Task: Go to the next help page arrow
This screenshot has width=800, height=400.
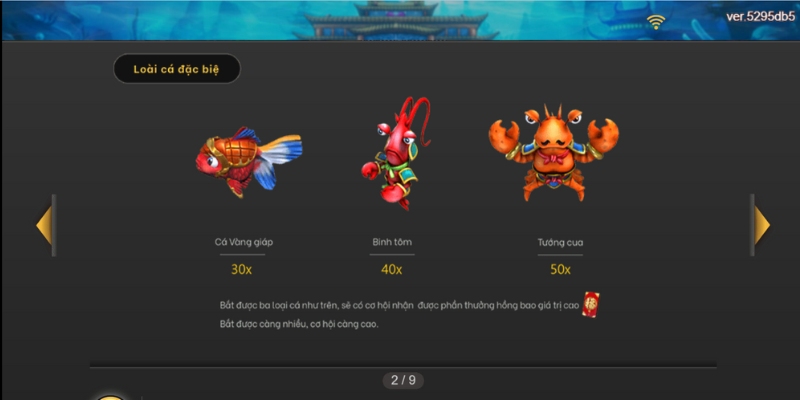Action: [762, 225]
